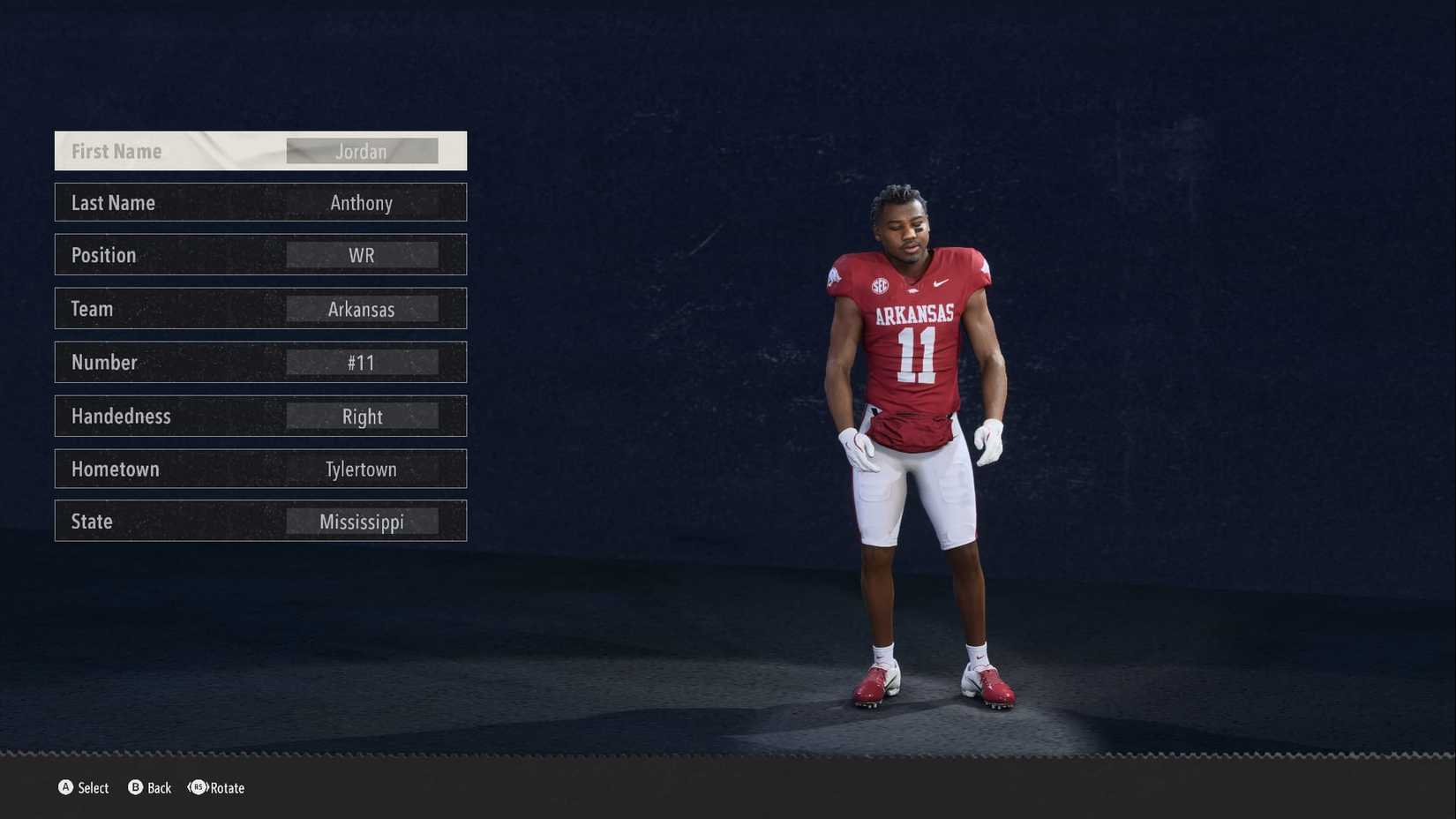Image resolution: width=1456 pixels, height=819 pixels.
Task: Click the Last Name field showing Anthony
Action: click(362, 203)
